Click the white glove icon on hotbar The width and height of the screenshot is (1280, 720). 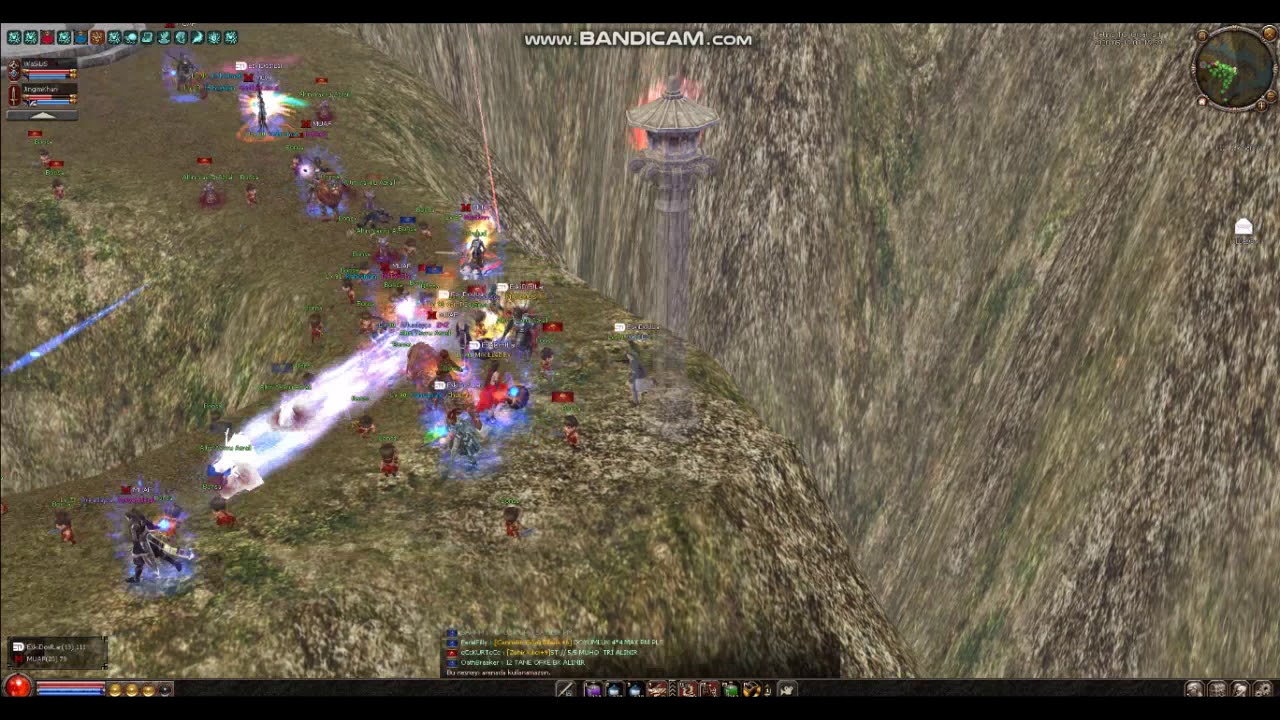tap(787, 689)
